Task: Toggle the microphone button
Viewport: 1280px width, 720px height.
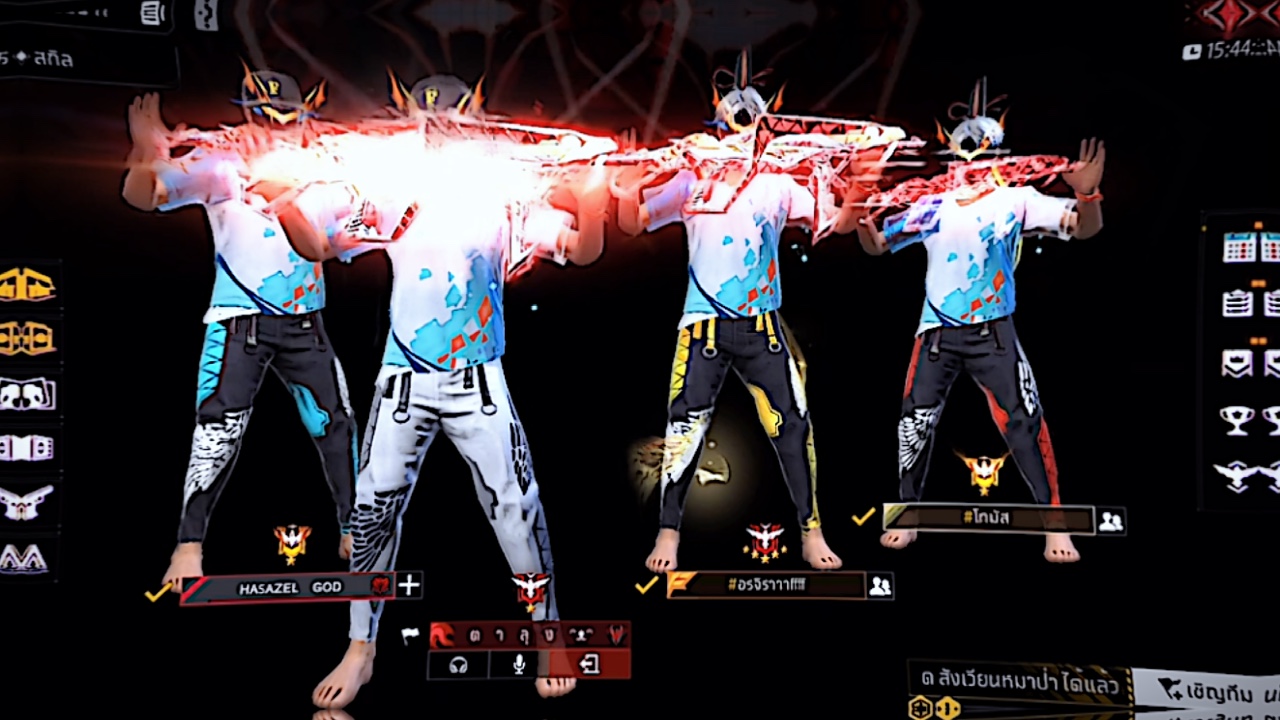Action: [x=519, y=664]
